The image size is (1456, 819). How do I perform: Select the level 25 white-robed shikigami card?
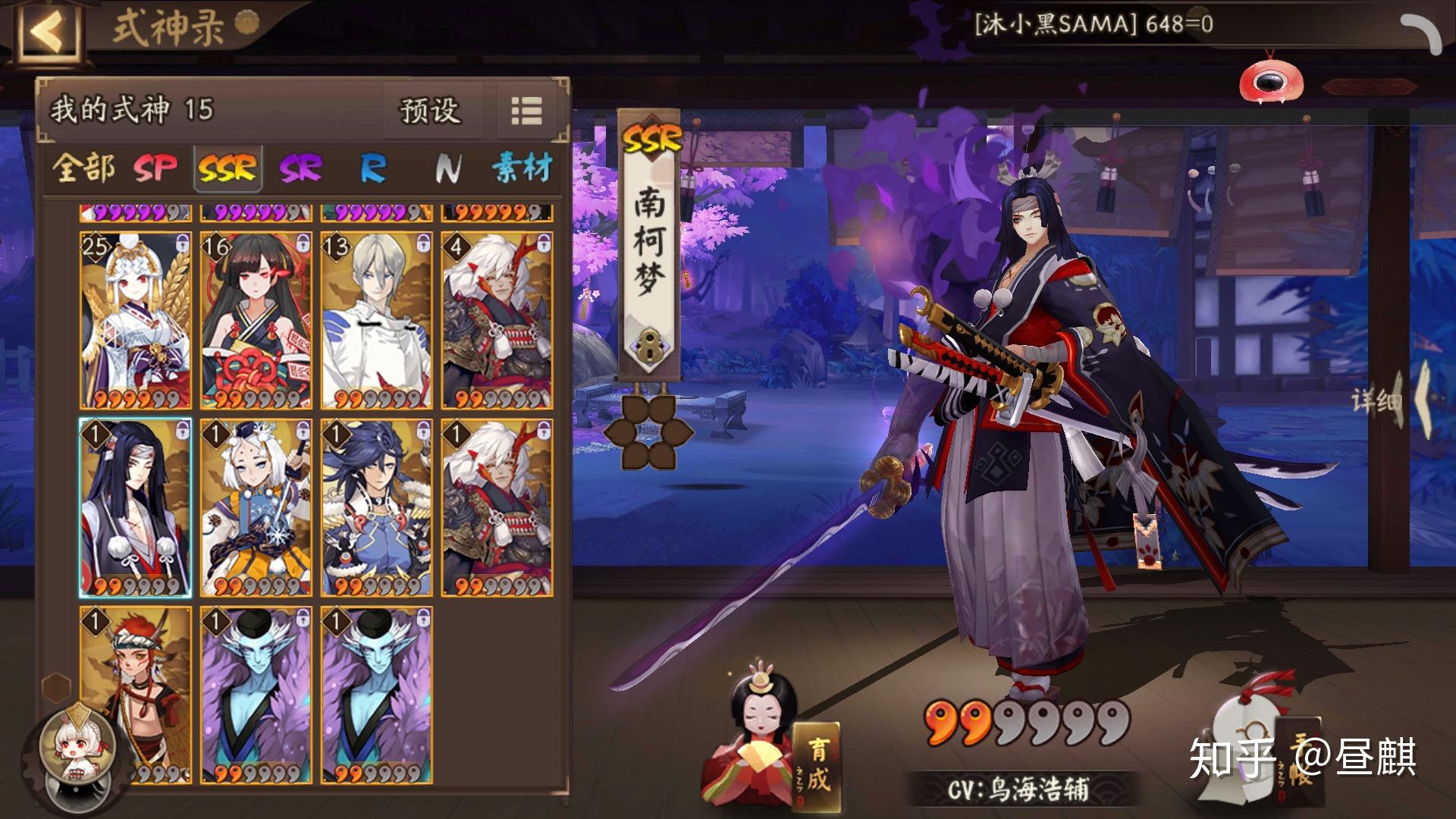(x=136, y=320)
